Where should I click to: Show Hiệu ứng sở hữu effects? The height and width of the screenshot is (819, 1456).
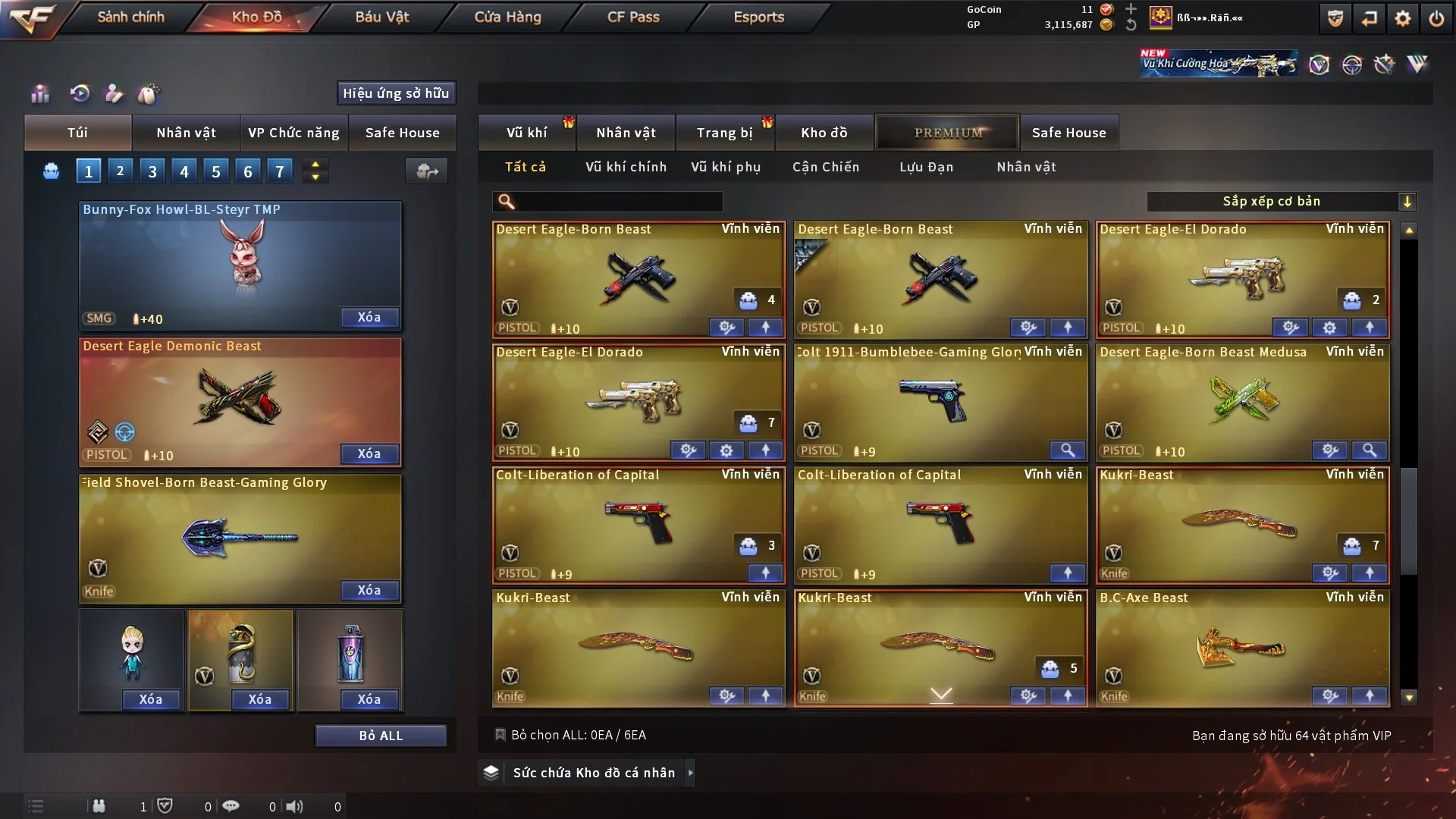click(396, 93)
